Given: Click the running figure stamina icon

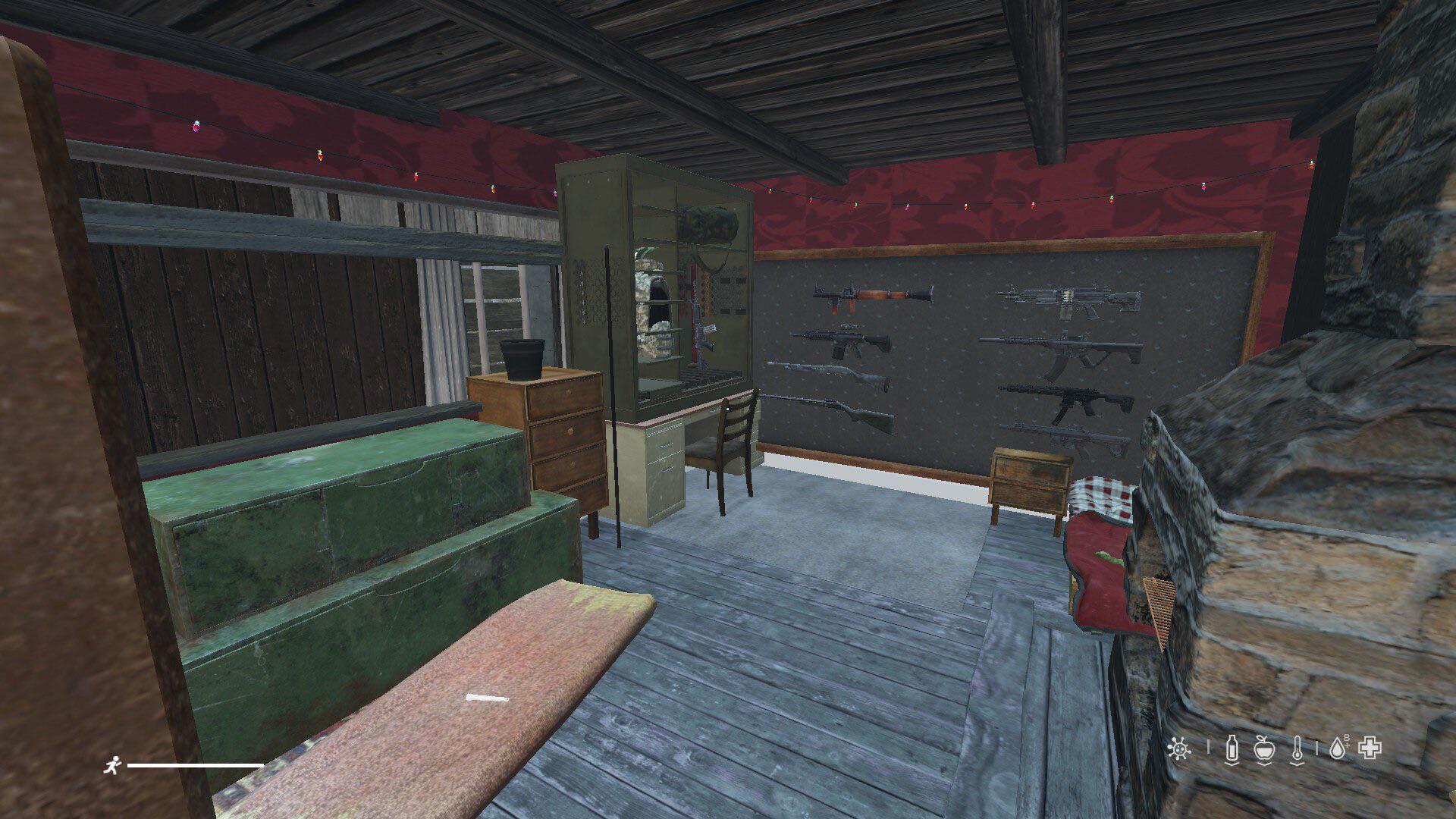Looking at the screenshot, I should (x=114, y=764).
